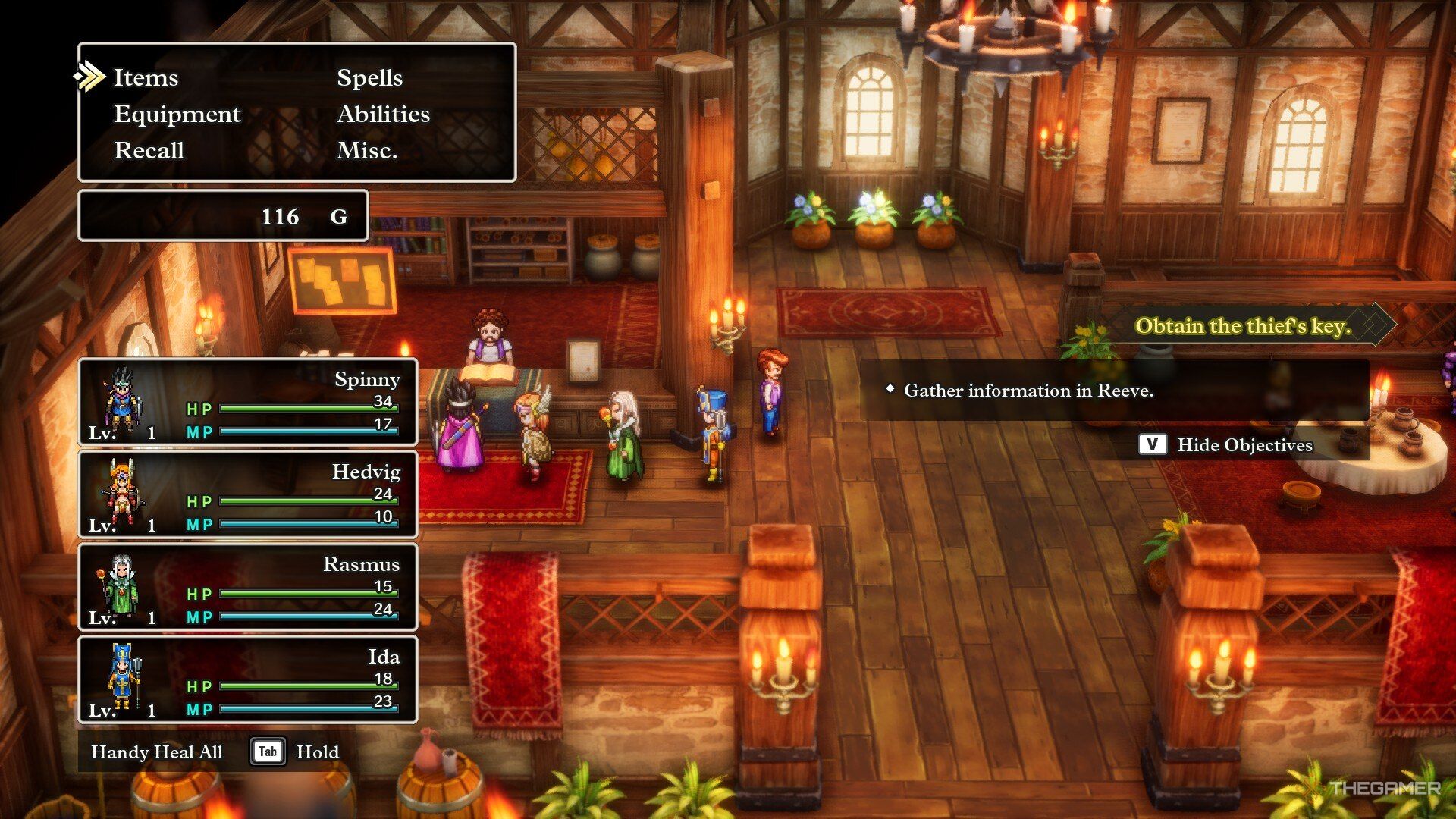Click the thief's key objective banner
This screenshot has height=819, width=1456.
[x=1242, y=326]
